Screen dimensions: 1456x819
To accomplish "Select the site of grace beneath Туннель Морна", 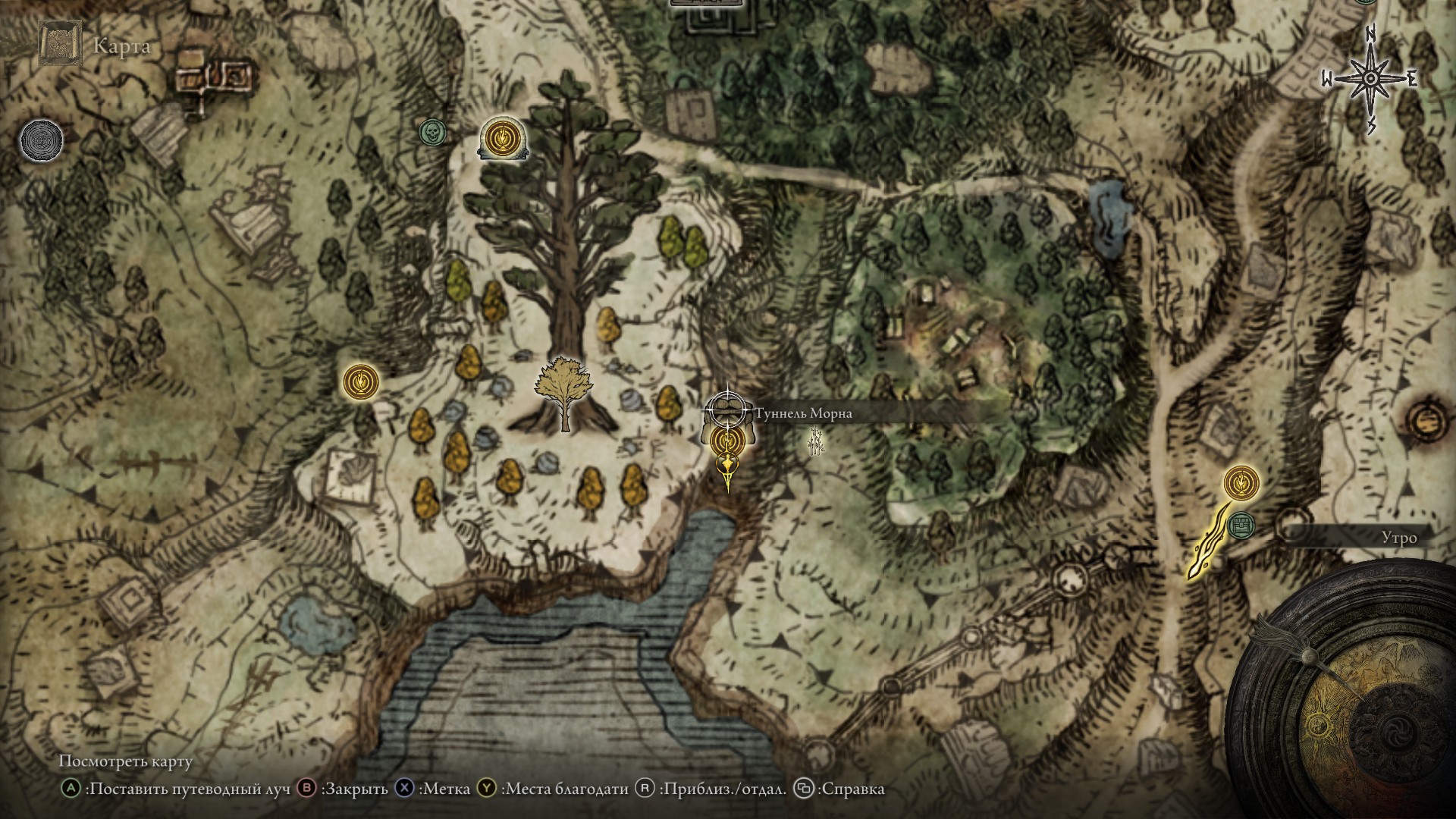I will pos(726,439).
